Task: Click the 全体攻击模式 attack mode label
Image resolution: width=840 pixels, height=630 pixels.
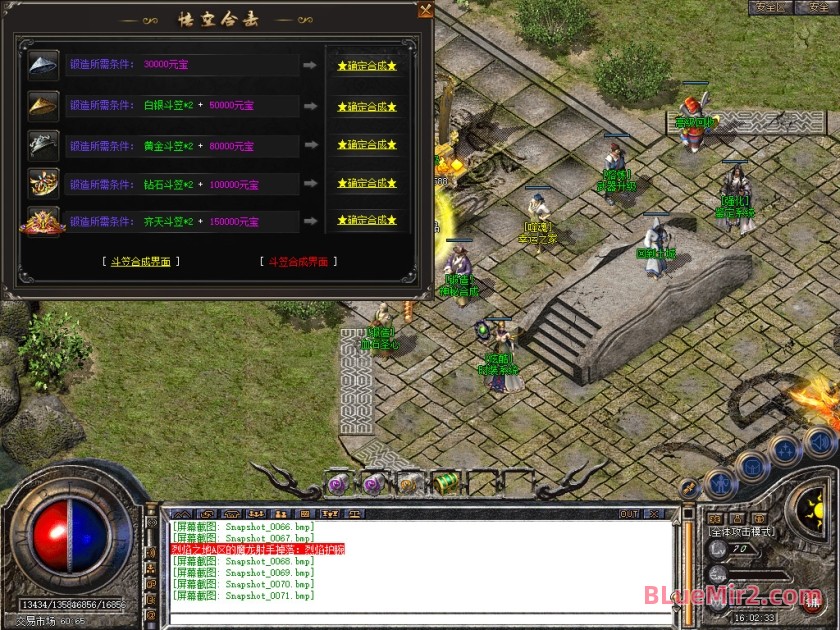Action: coord(741,531)
